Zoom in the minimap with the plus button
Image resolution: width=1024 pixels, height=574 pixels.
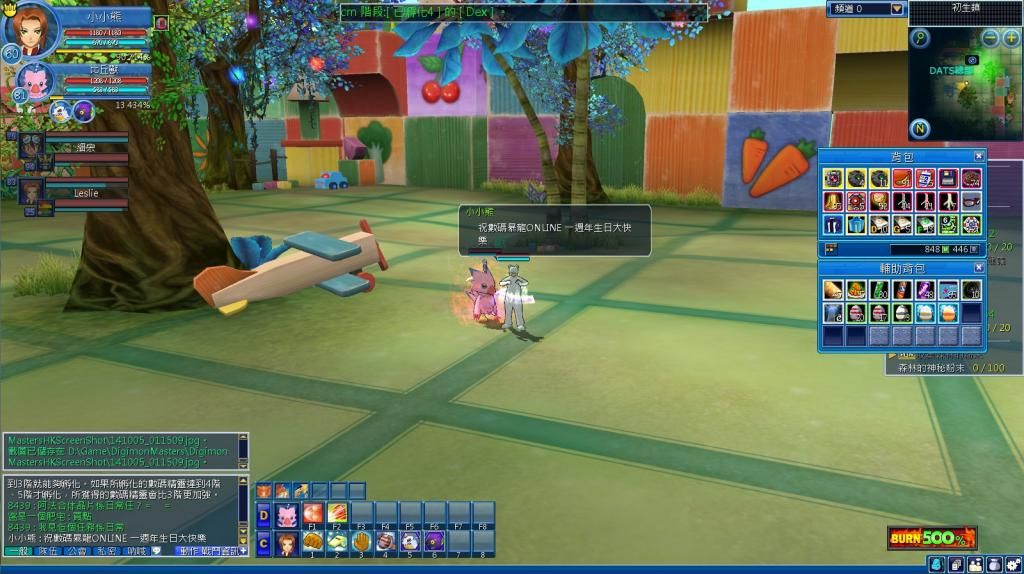click(x=1012, y=38)
